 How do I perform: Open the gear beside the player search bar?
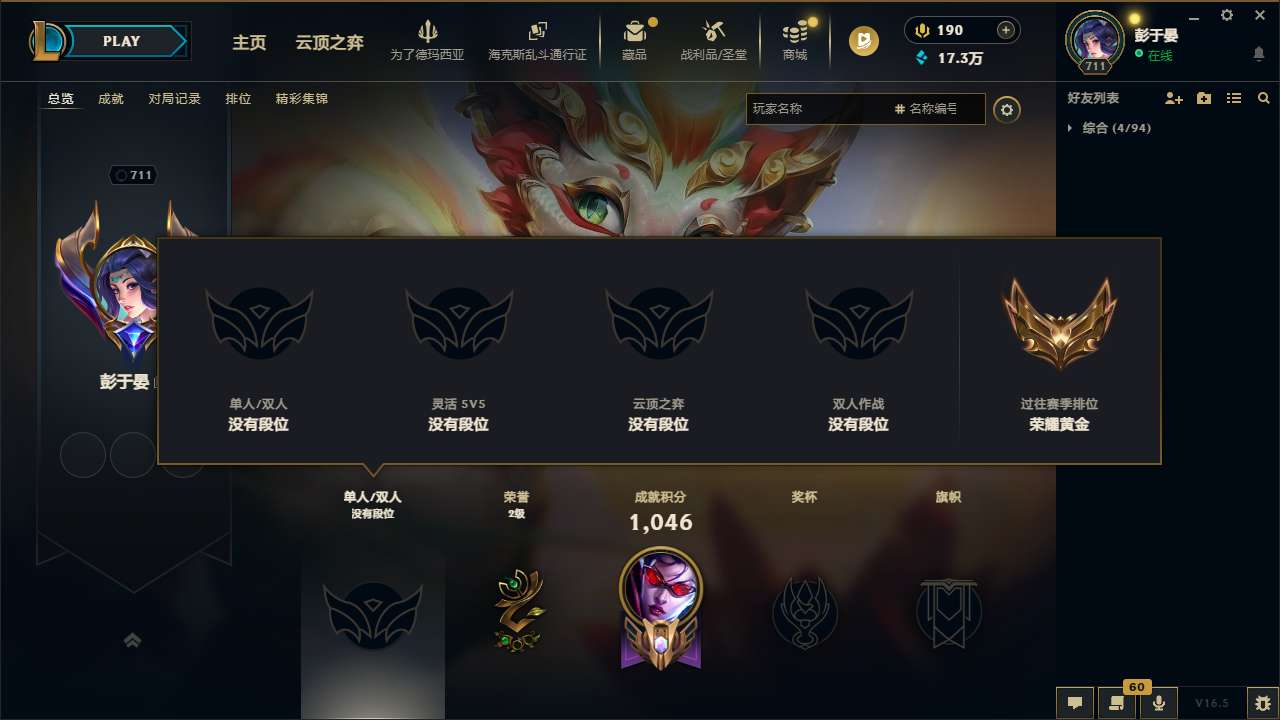tap(1007, 109)
